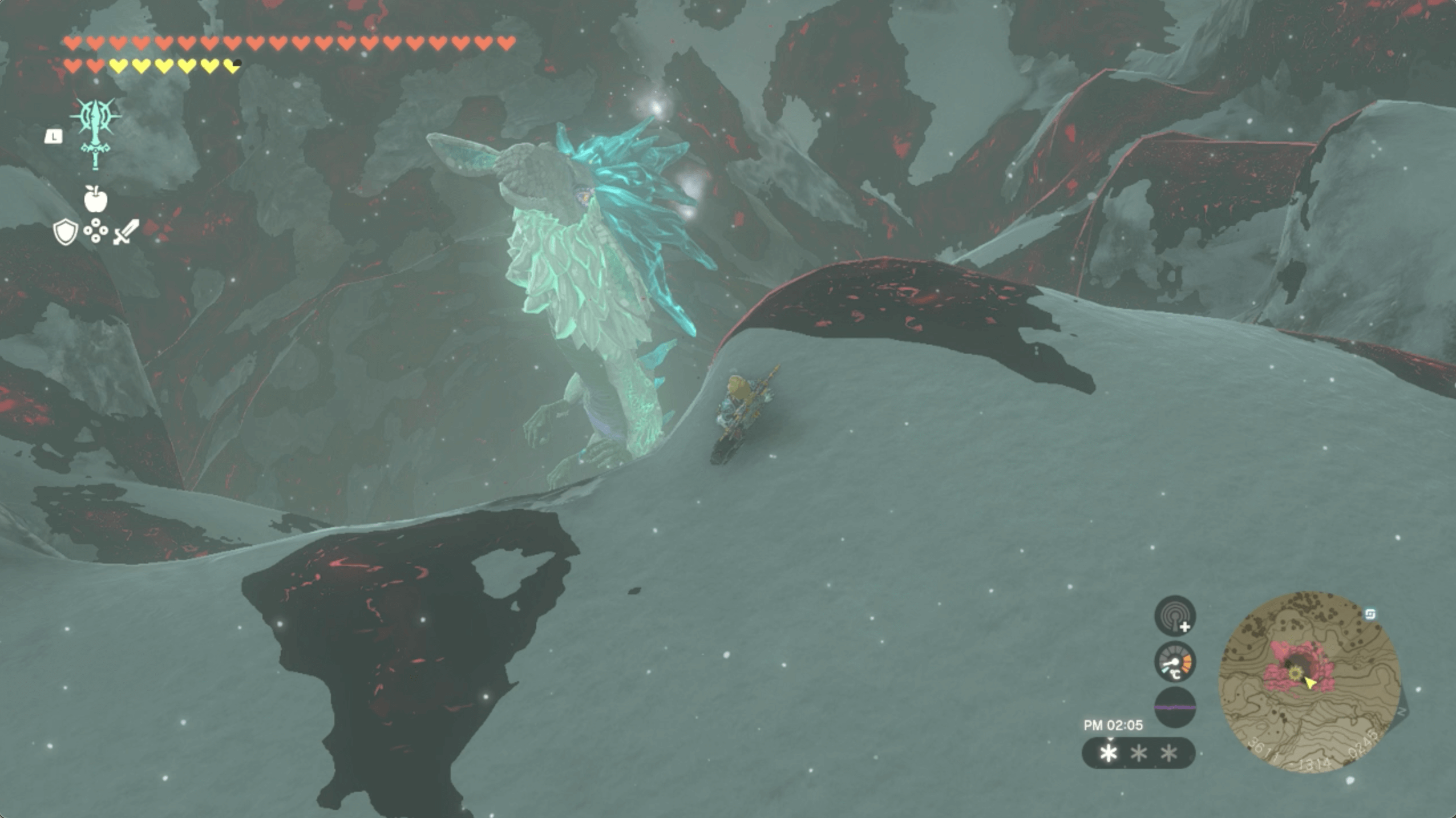Click the yellow ring marker on the minimap
The width and height of the screenshot is (1456, 818).
coord(1295,674)
